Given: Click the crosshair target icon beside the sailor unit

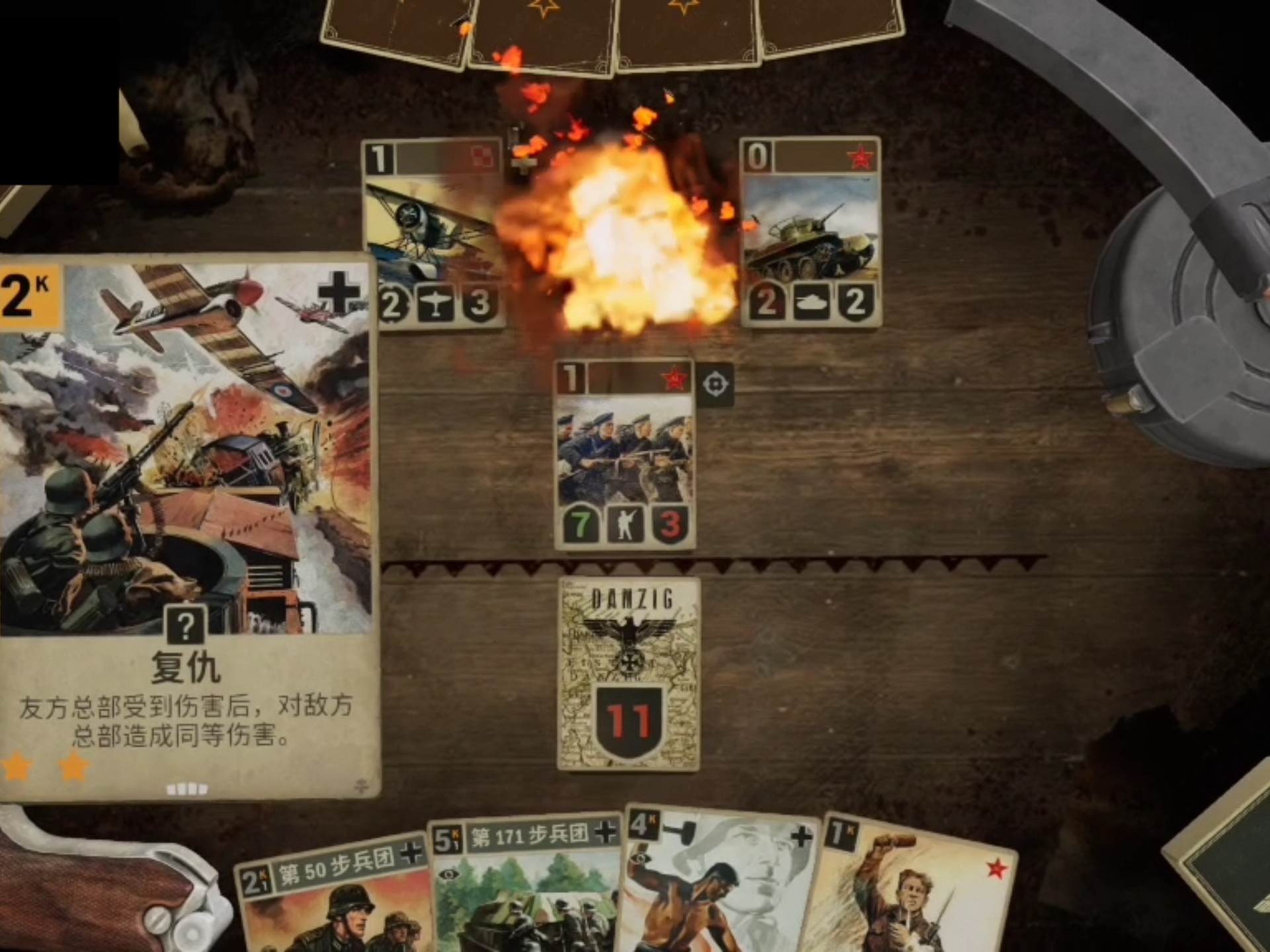Looking at the screenshot, I should pos(717,384).
